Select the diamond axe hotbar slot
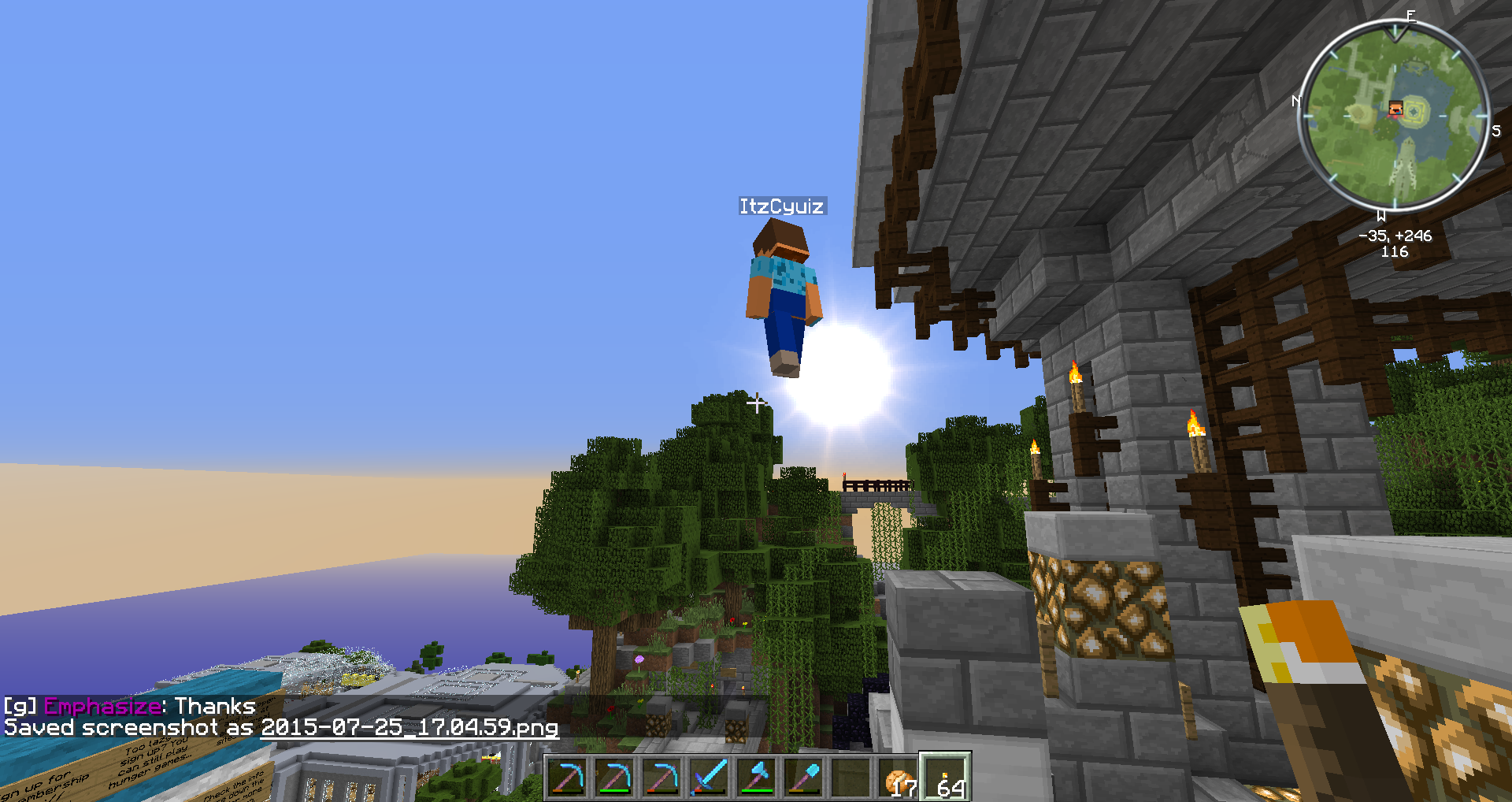The width and height of the screenshot is (1512, 802). pyautogui.click(x=756, y=777)
